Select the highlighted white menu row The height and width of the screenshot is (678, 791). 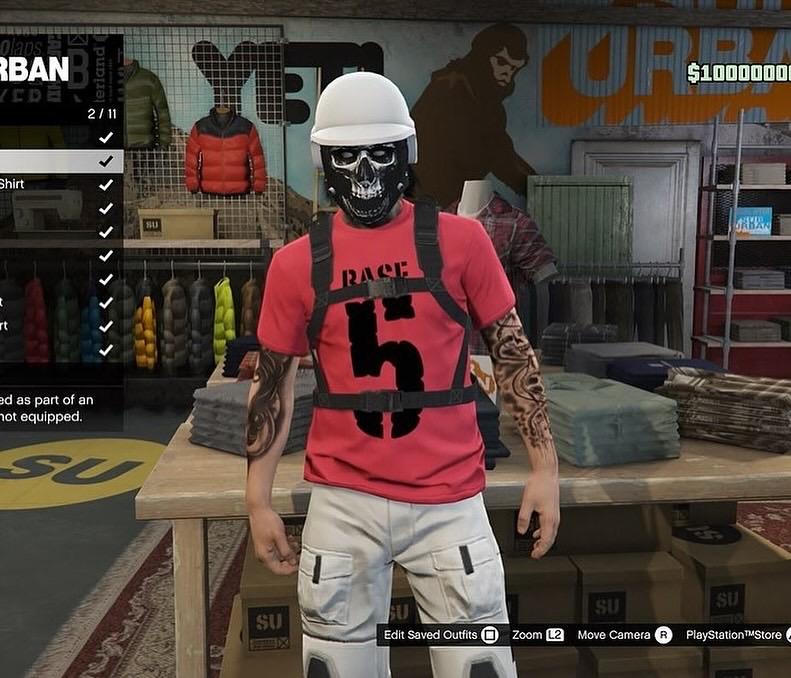pos(60,161)
